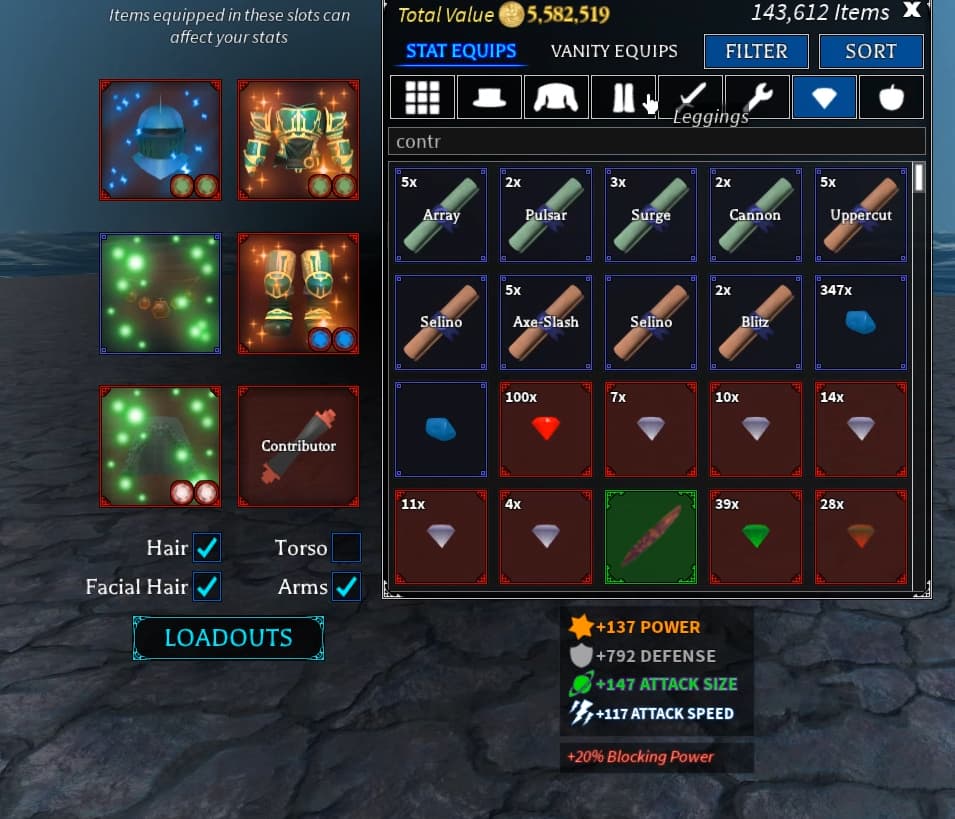Image resolution: width=955 pixels, height=819 pixels.
Task: Filter inventory by hat category
Action: click(489, 97)
